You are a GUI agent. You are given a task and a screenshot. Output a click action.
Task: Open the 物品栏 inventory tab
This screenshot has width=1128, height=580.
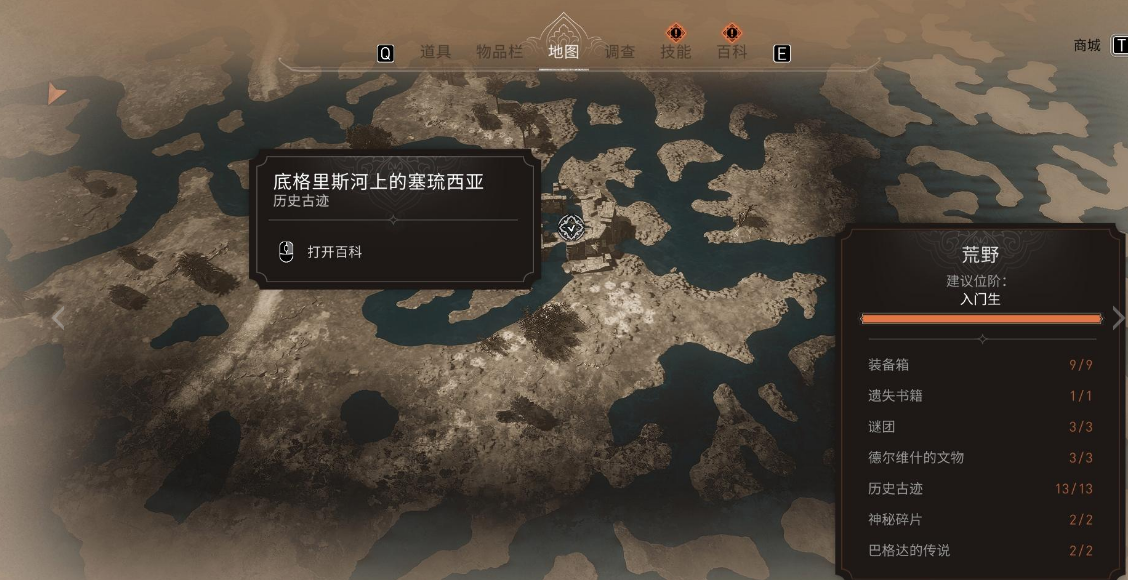point(499,52)
